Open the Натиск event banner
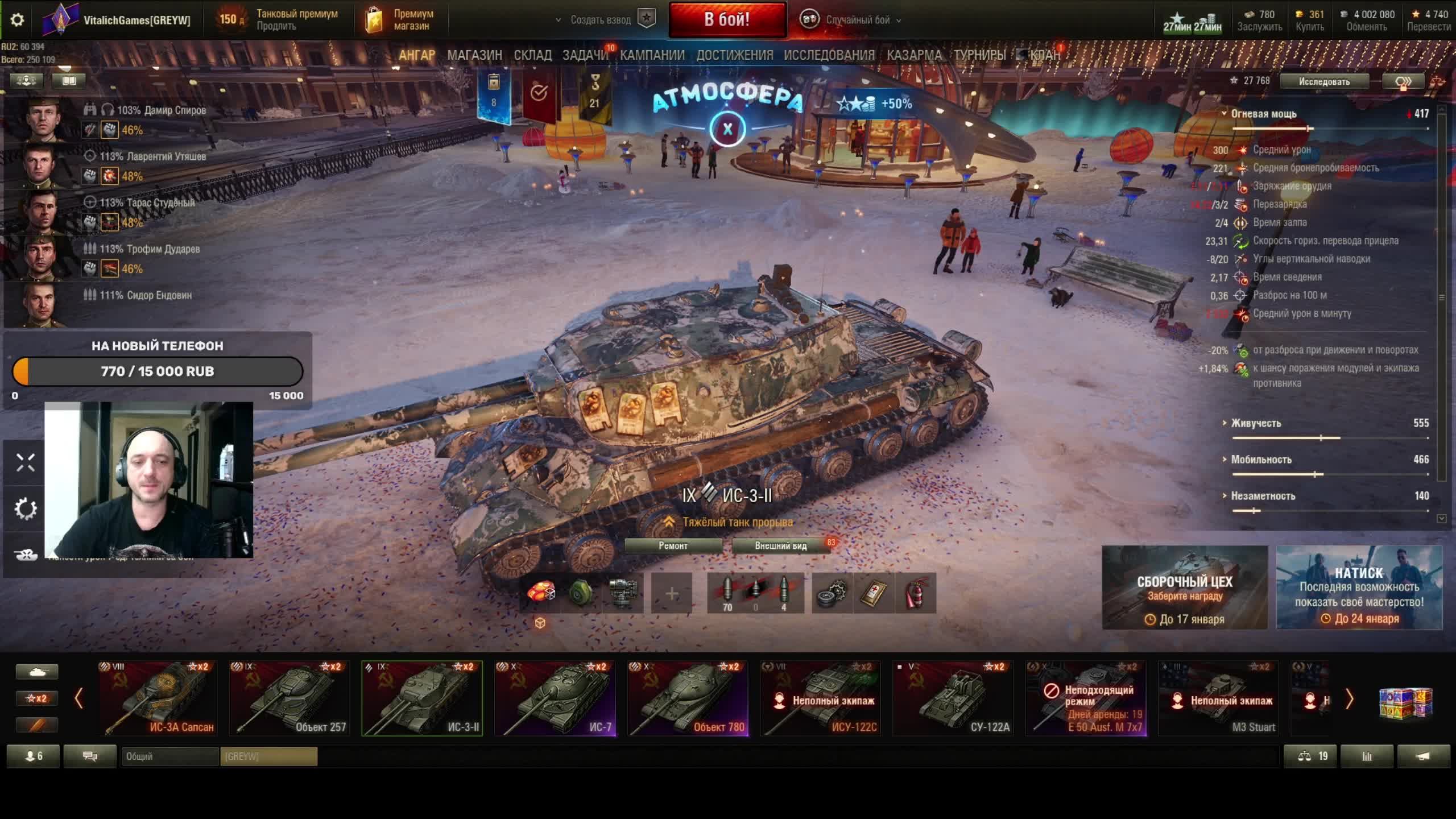Screen dimensions: 1456x819 pos(1359,588)
